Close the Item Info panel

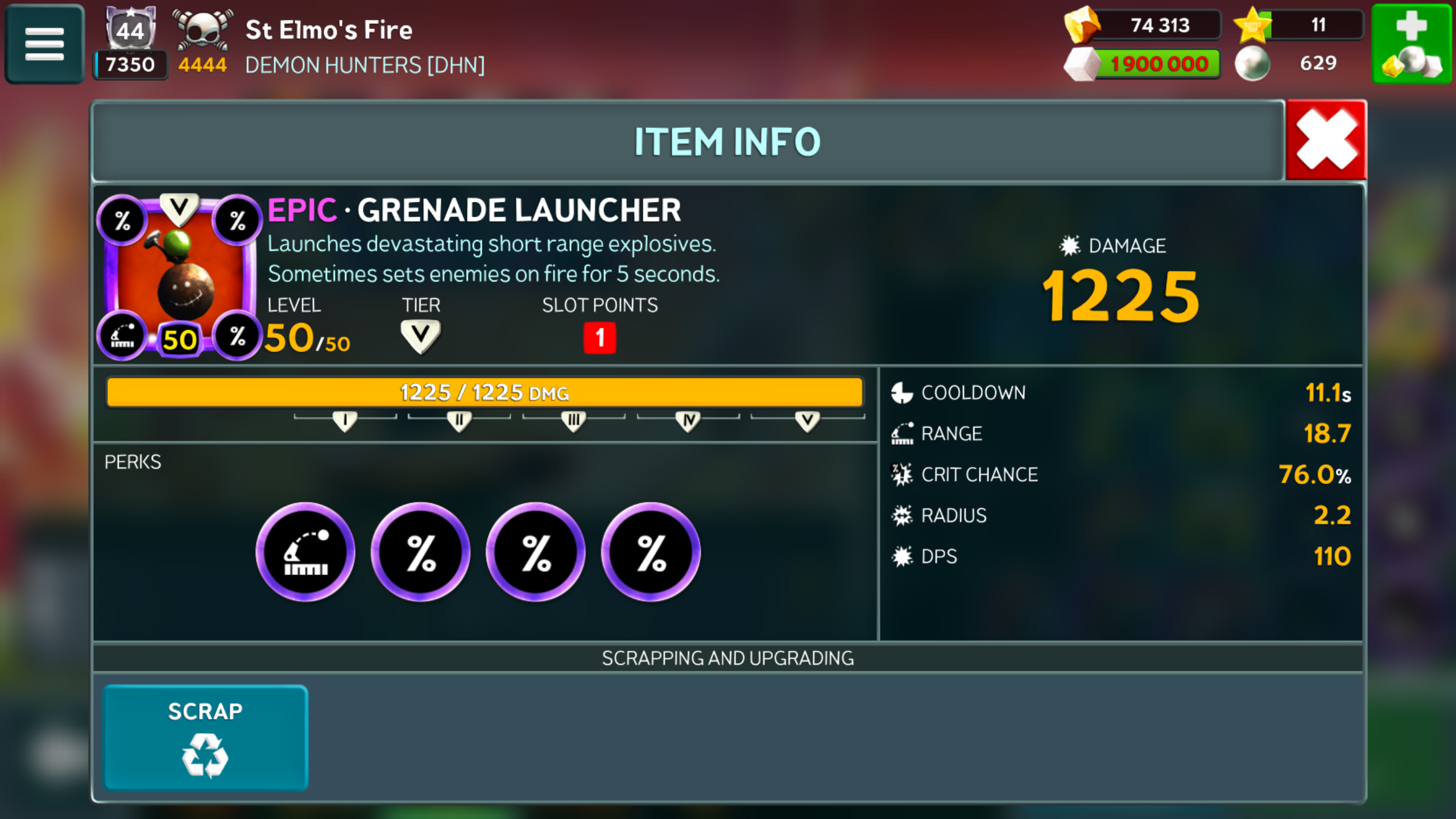(1326, 140)
